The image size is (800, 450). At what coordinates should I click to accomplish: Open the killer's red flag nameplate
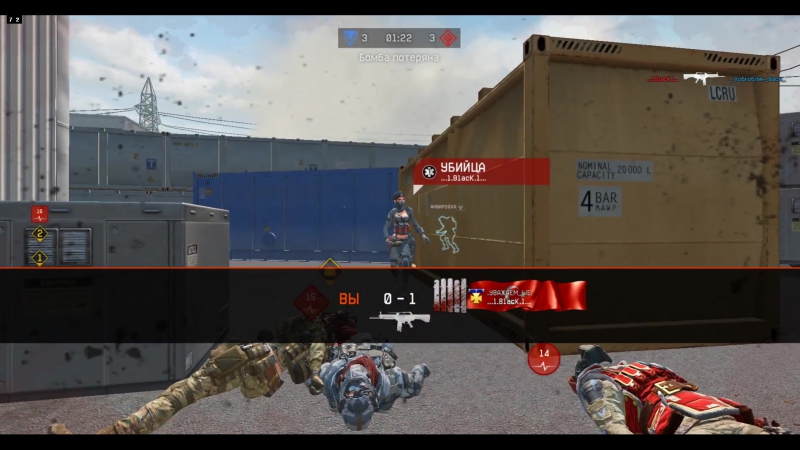pos(526,296)
